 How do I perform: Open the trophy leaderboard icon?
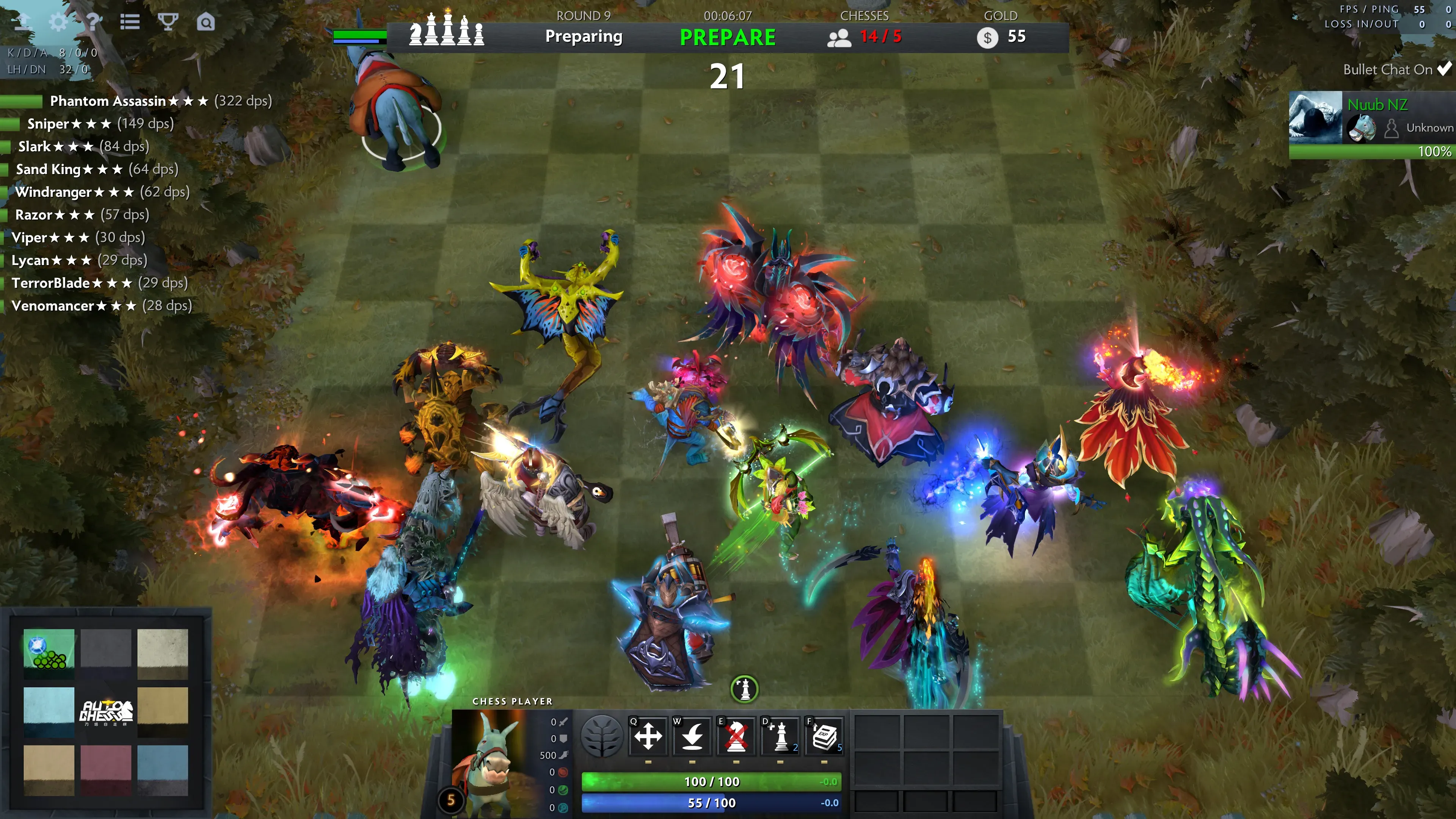click(168, 22)
